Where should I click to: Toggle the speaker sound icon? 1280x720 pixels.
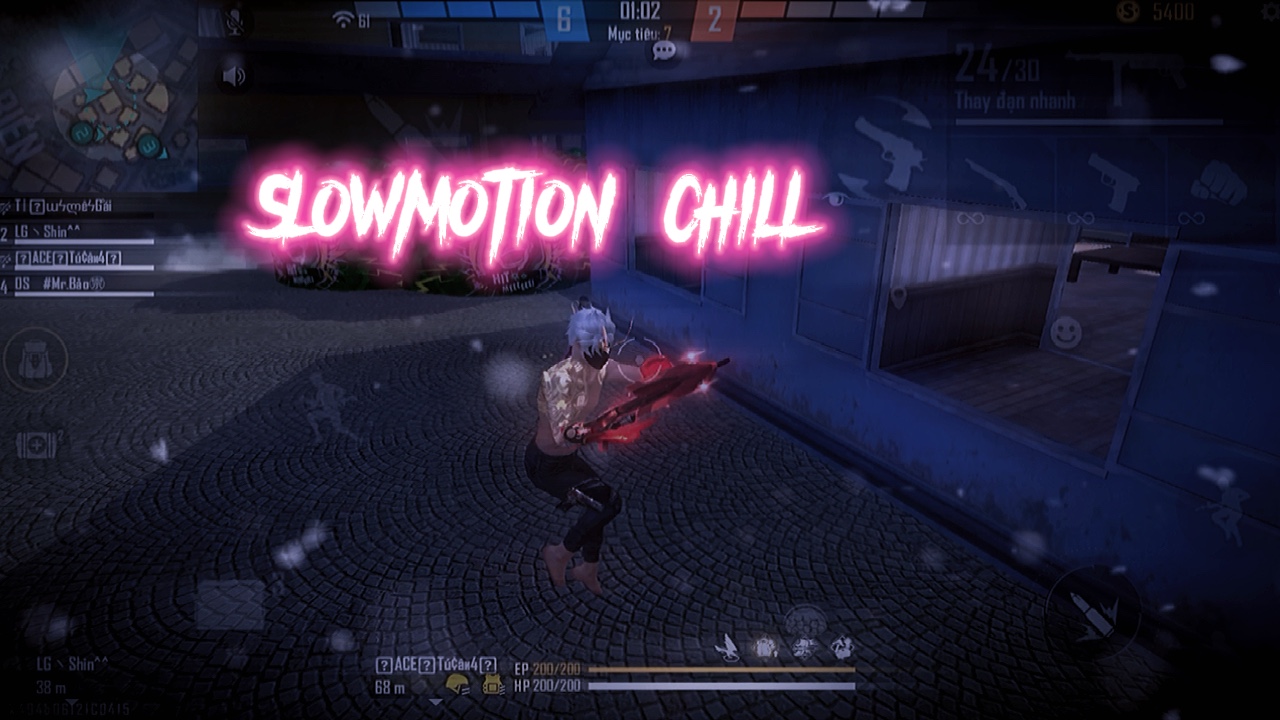click(x=234, y=76)
